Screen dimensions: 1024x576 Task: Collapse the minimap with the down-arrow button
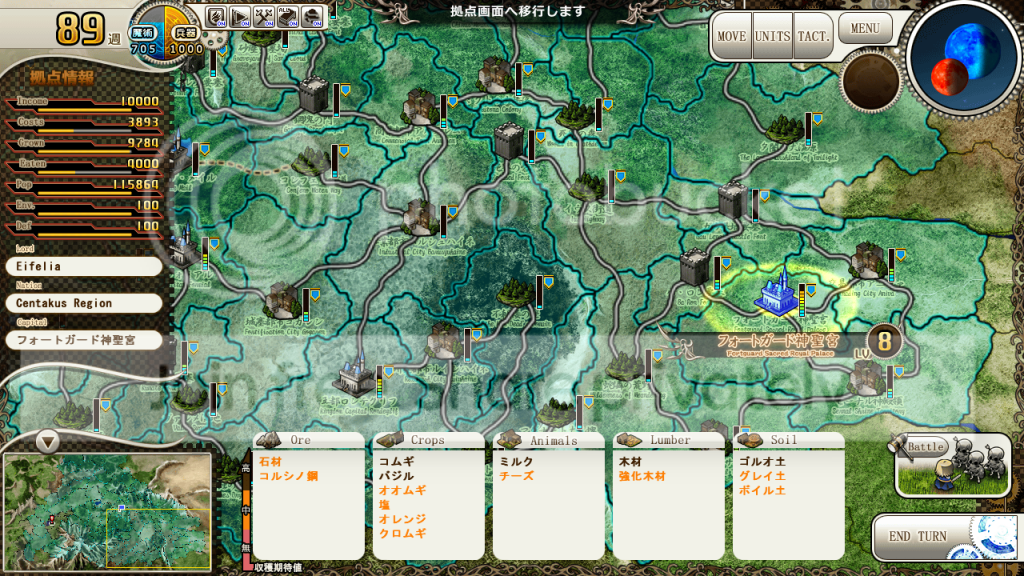click(47, 440)
